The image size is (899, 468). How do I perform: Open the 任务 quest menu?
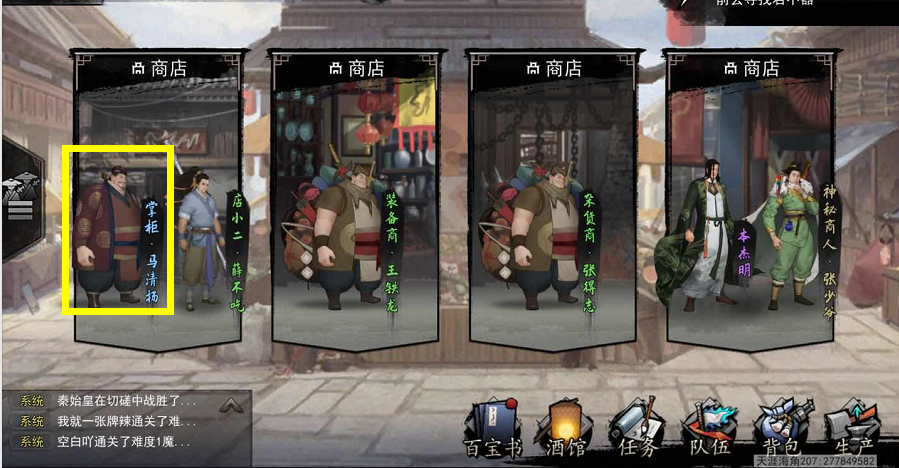[x=634, y=428]
